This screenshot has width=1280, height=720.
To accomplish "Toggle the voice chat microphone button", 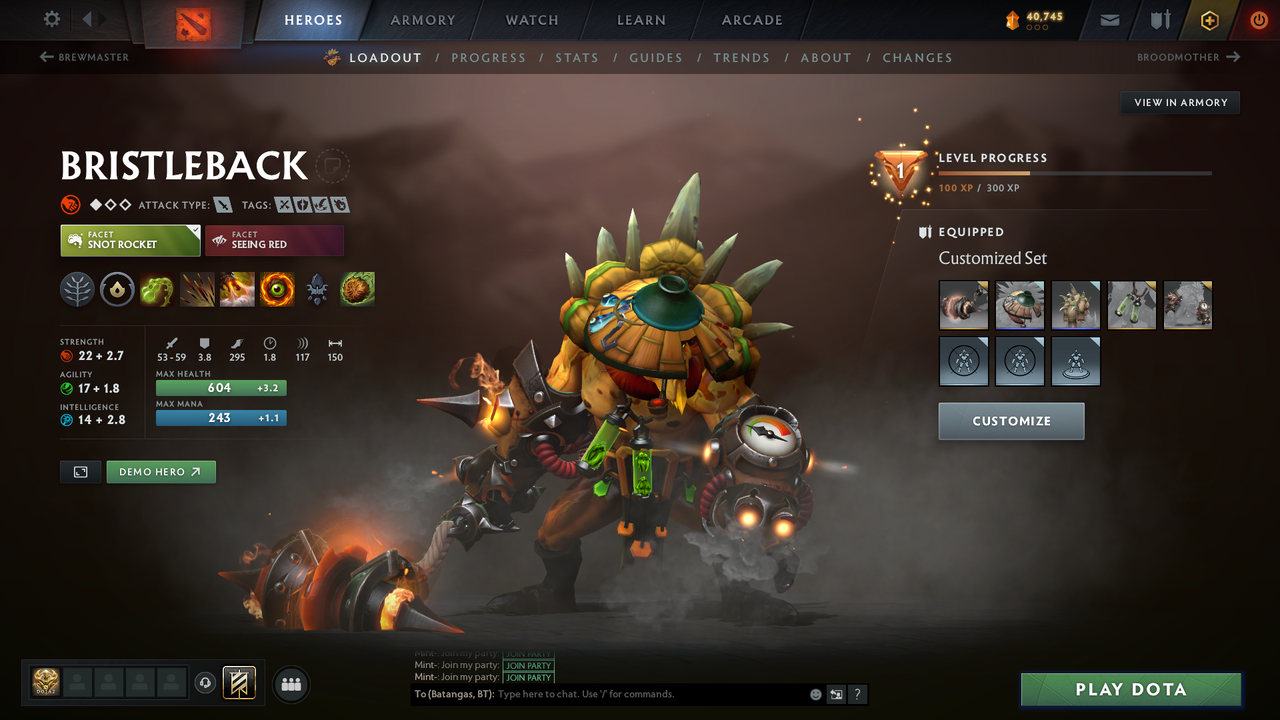I will click(x=207, y=683).
